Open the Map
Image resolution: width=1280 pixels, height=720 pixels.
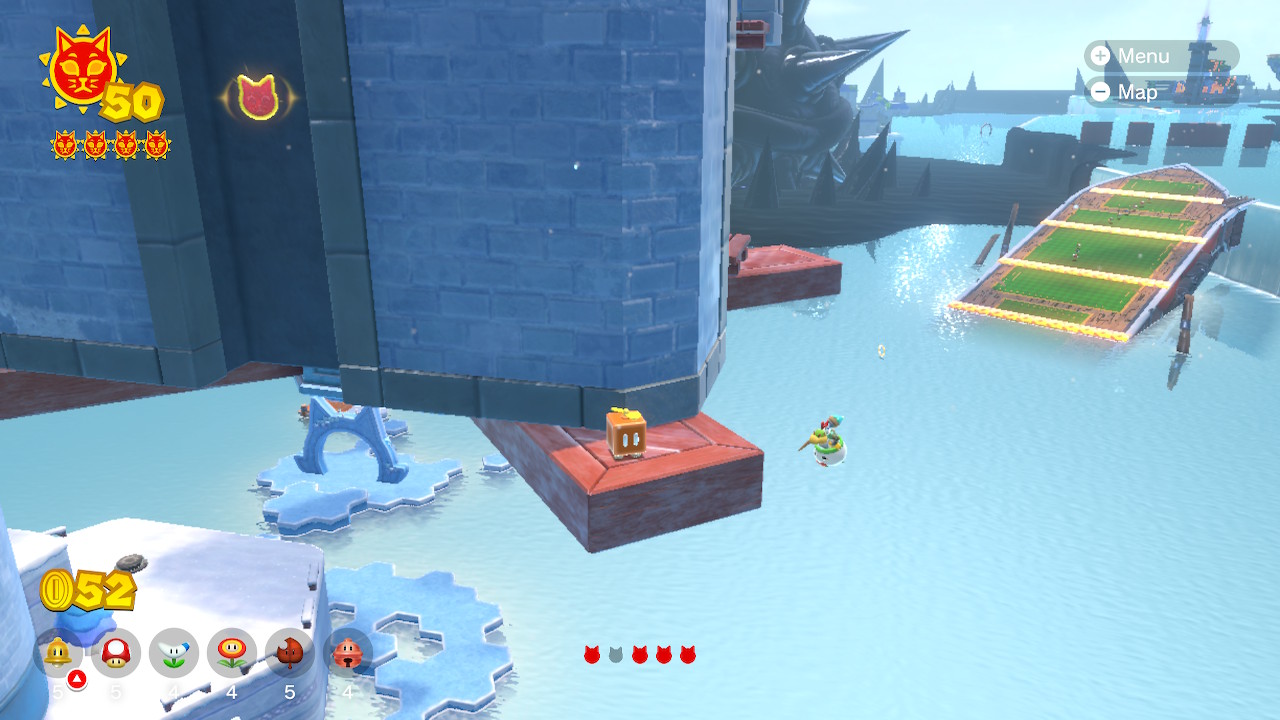[1124, 92]
